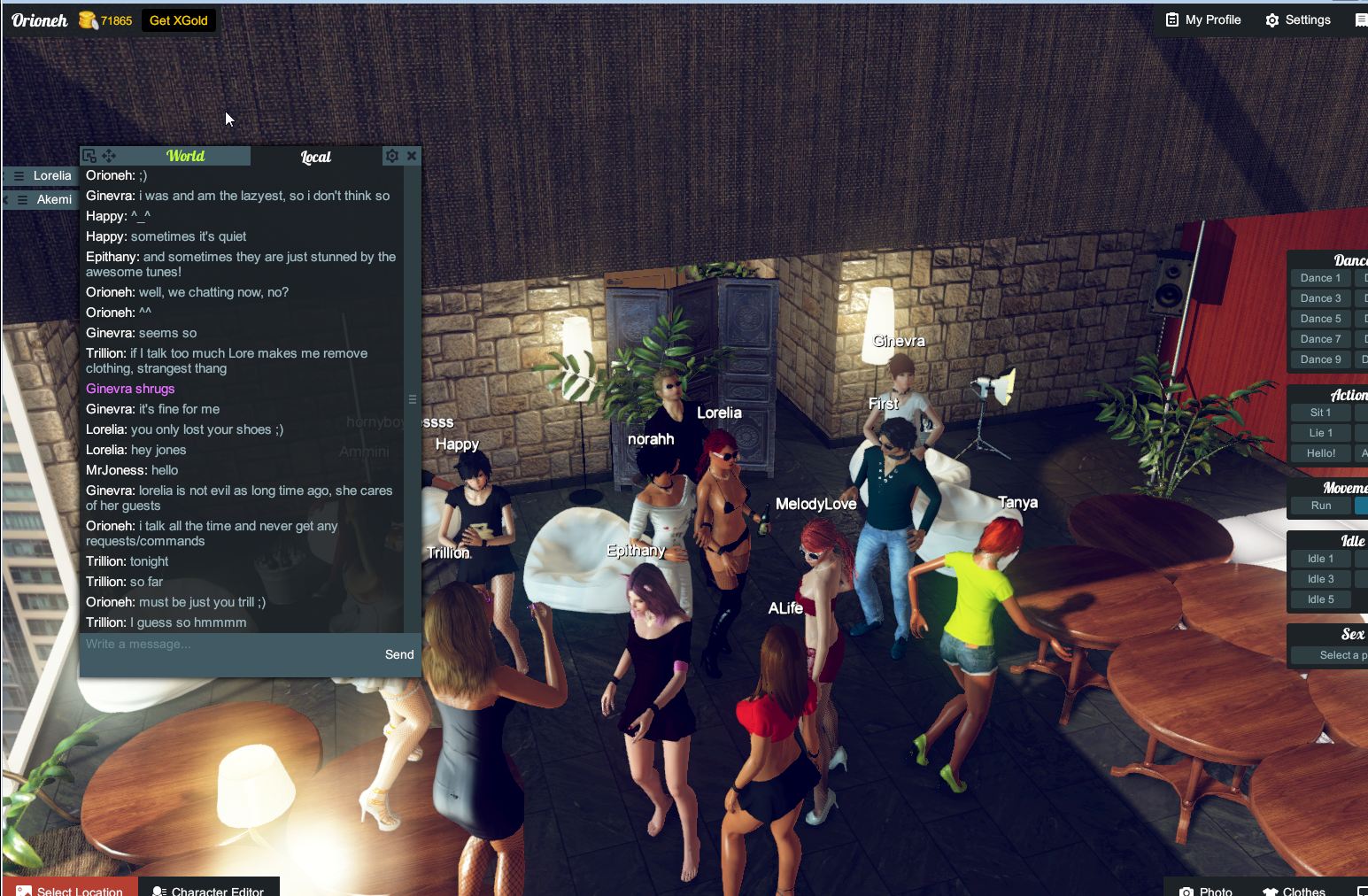Collapse the Akemi chat with the left chevron
Image resolution: width=1368 pixels, height=896 pixels.
4,199
